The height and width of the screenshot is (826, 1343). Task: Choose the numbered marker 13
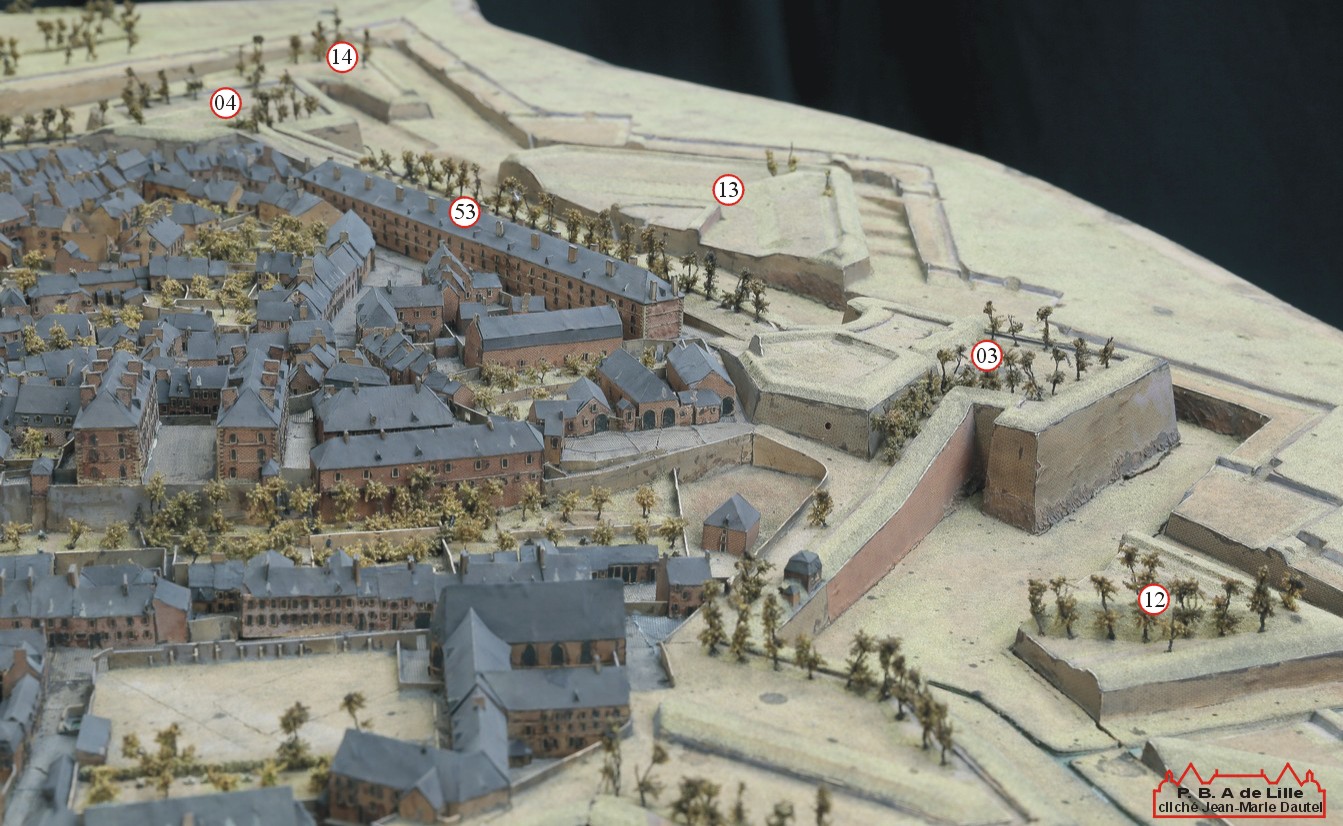pyautogui.click(x=728, y=189)
